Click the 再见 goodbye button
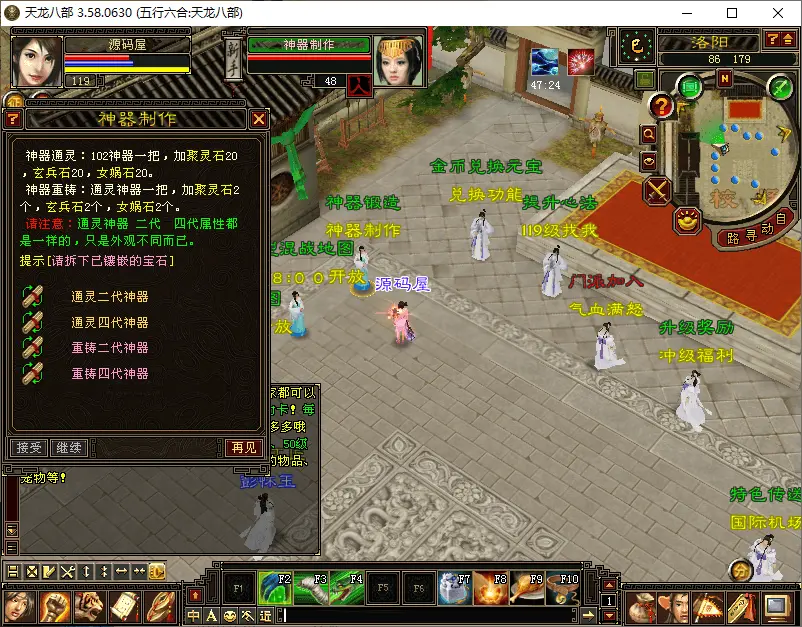Viewport: 802px width, 627px height. [x=245, y=447]
